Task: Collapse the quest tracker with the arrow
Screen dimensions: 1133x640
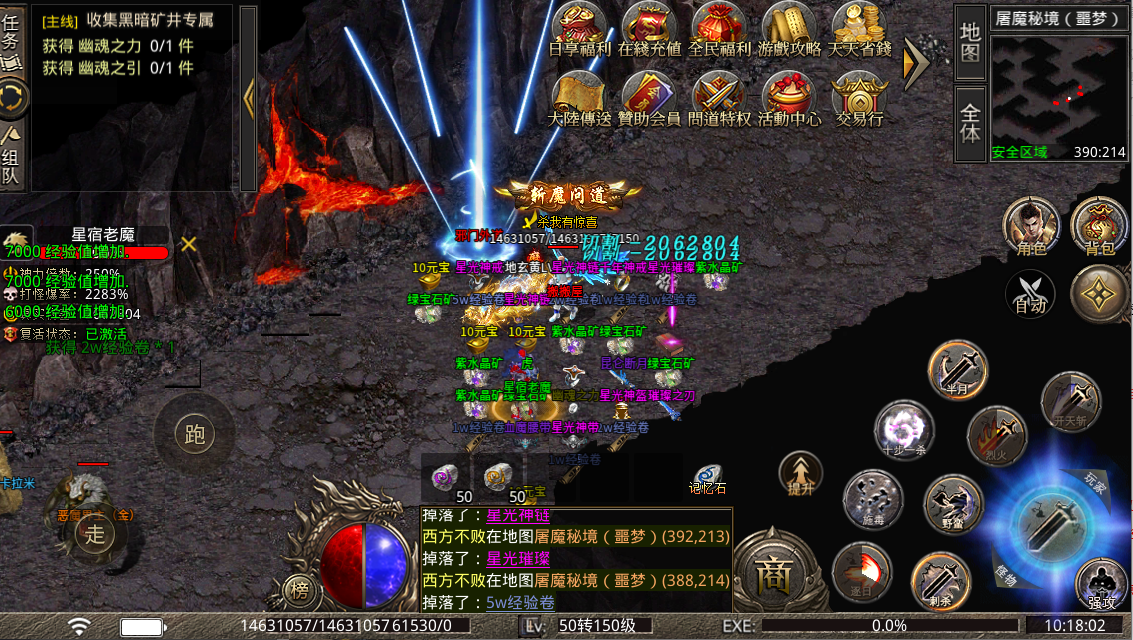Action: 250,97
